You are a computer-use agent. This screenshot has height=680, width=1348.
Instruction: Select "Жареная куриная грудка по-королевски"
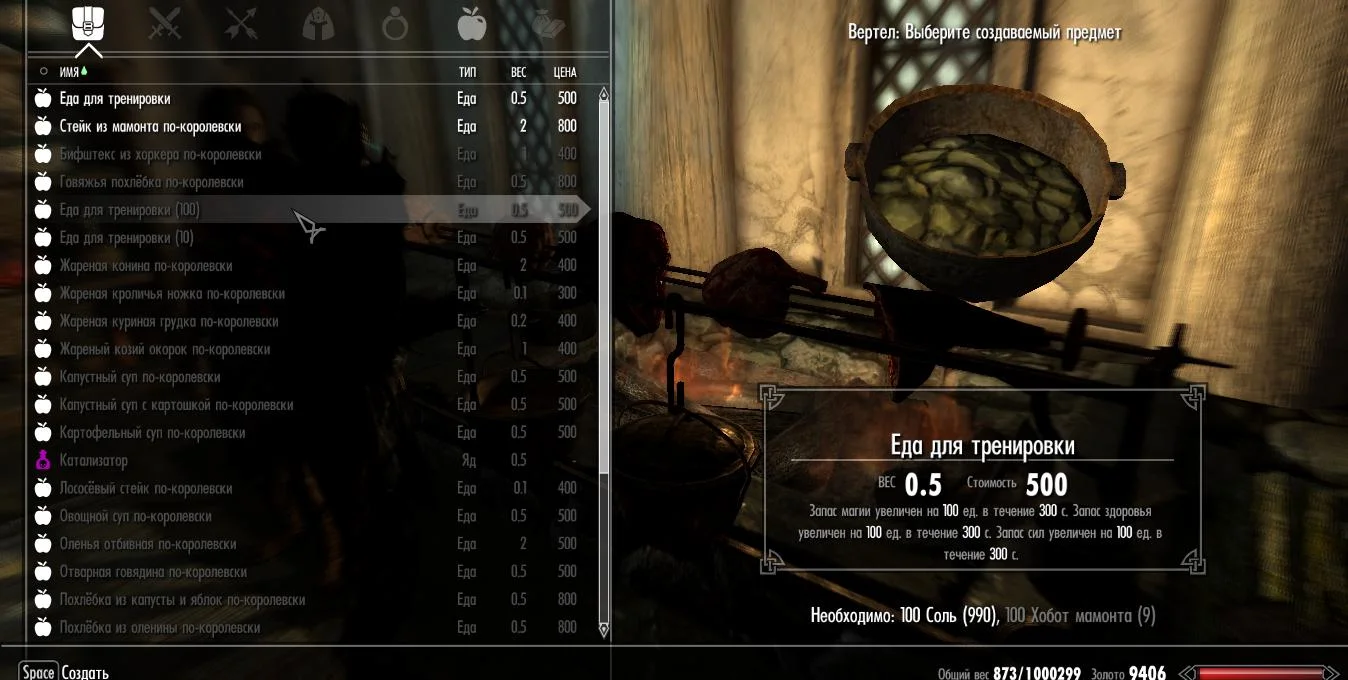tap(168, 322)
